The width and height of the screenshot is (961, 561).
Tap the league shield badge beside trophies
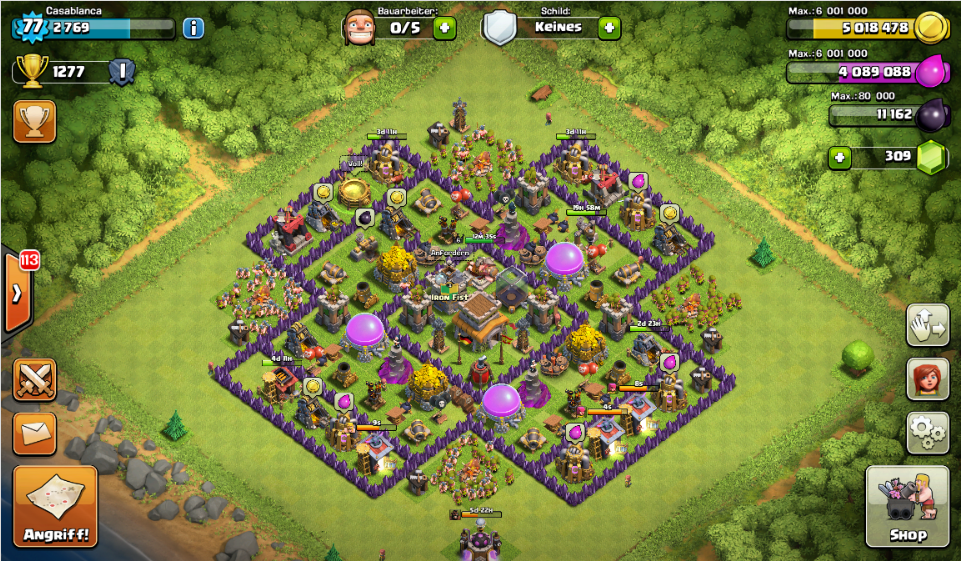tap(122, 71)
